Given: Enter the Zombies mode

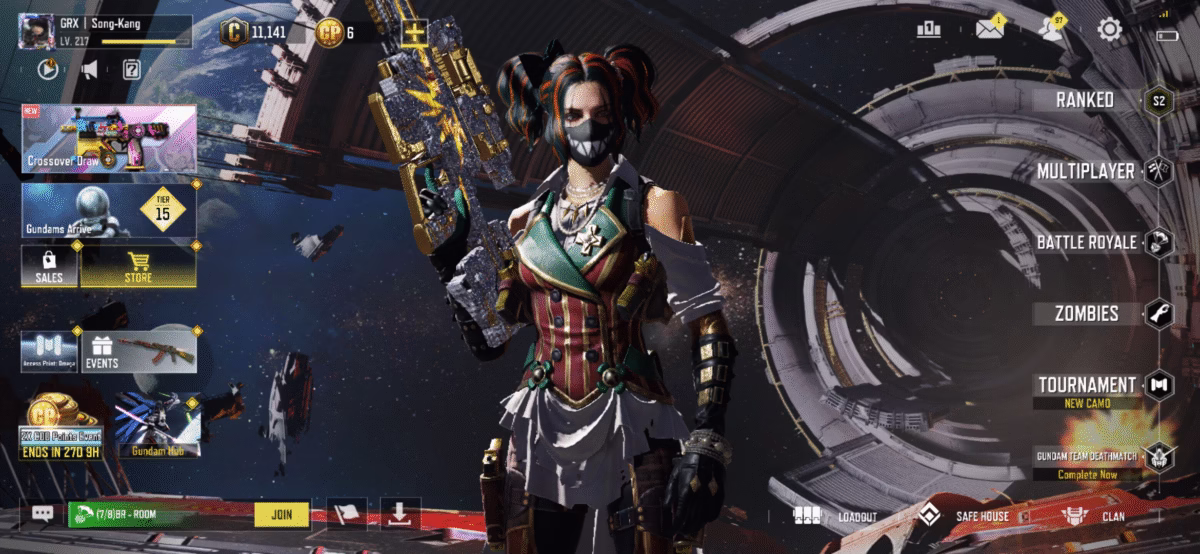Looking at the screenshot, I should pos(1086,313).
